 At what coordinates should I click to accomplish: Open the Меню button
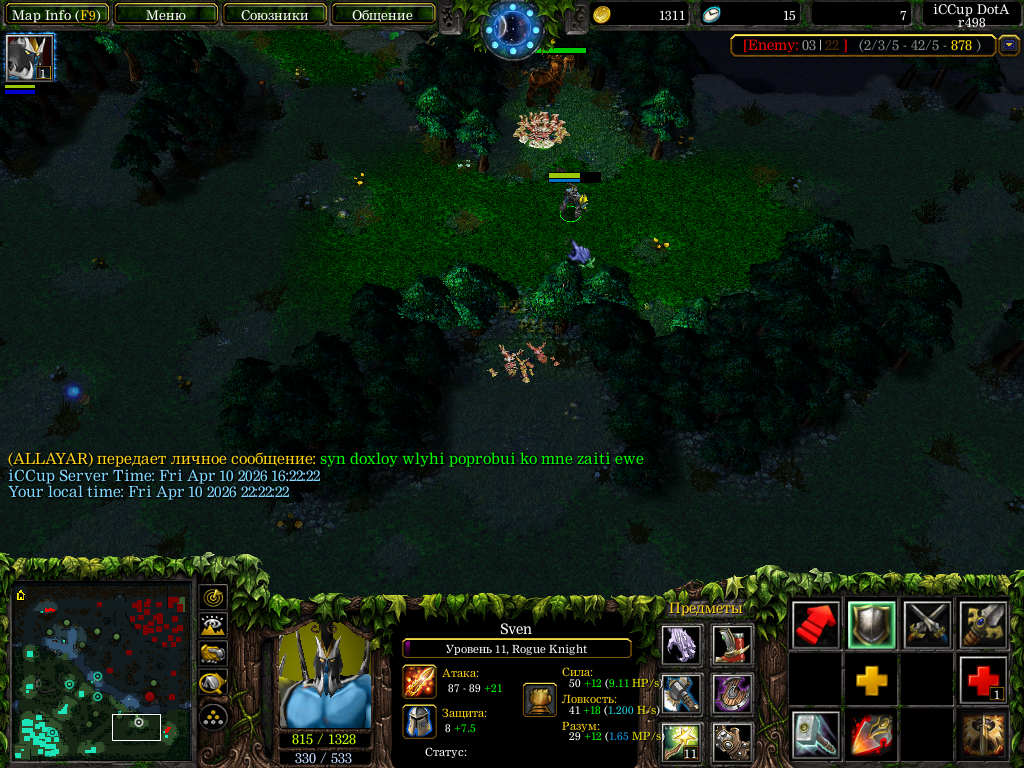coord(166,15)
